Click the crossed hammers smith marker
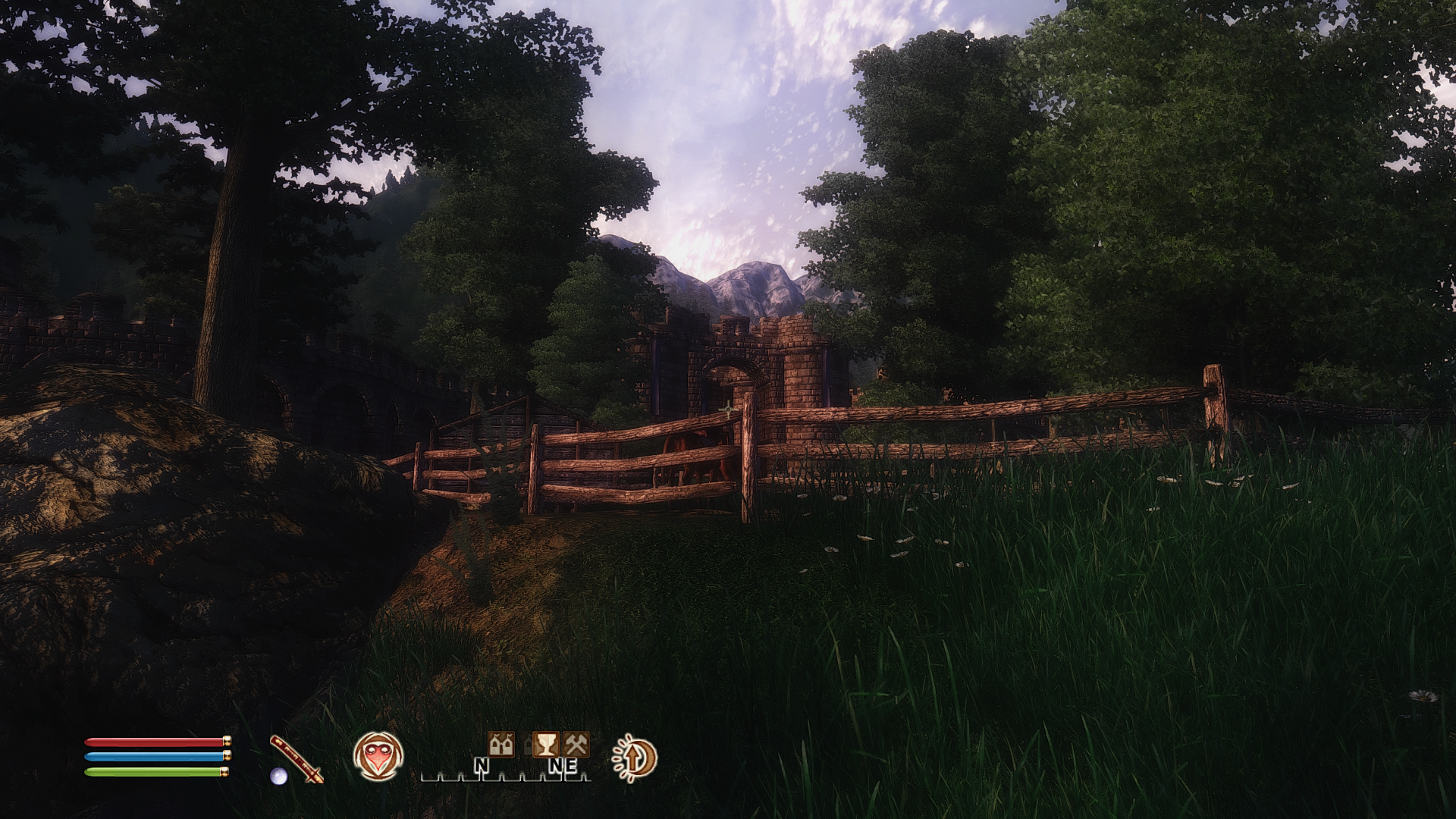This screenshot has height=819, width=1456. [x=576, y=745]
